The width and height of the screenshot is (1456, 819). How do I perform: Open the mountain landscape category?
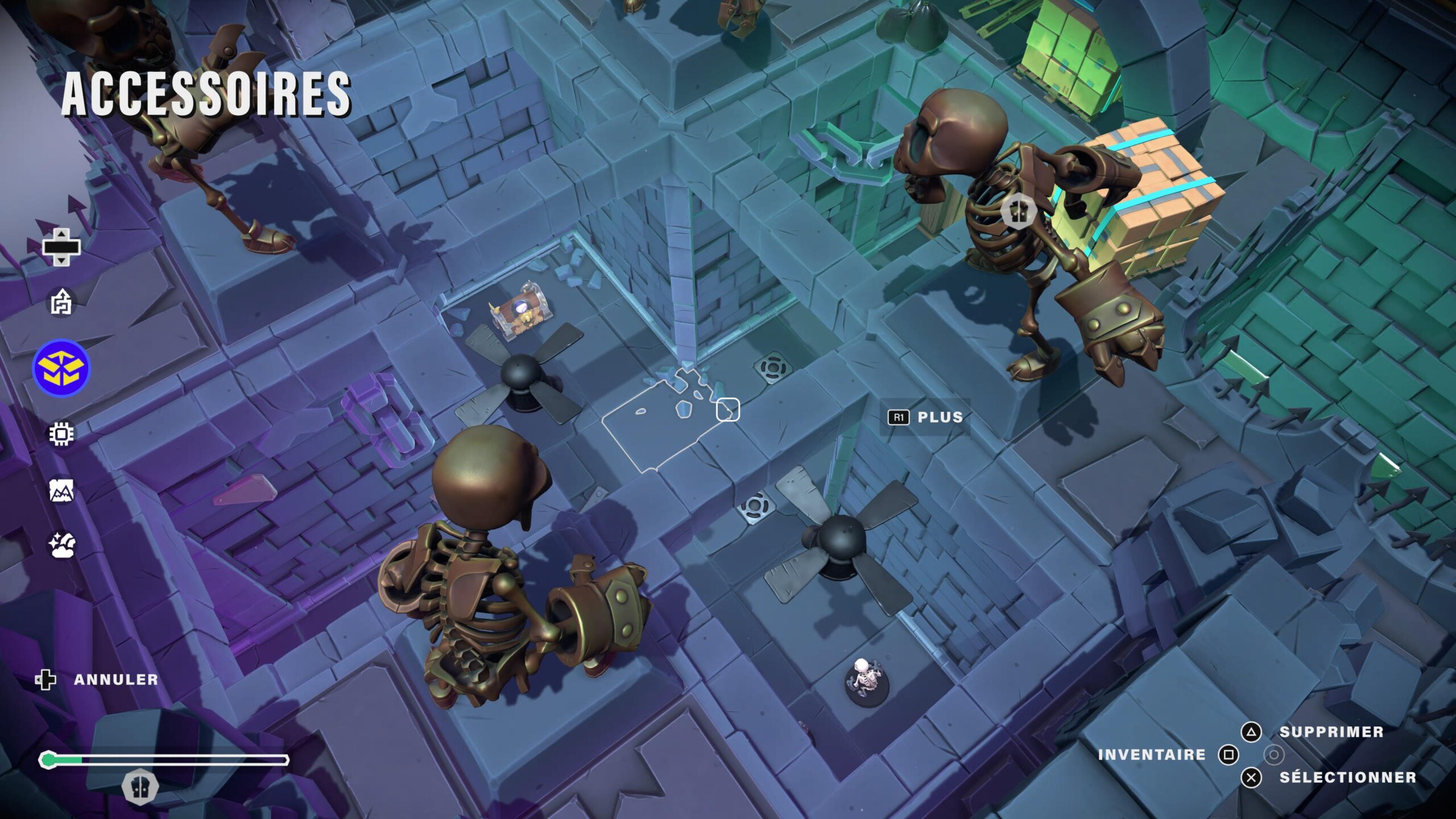(x=61, y=490)
